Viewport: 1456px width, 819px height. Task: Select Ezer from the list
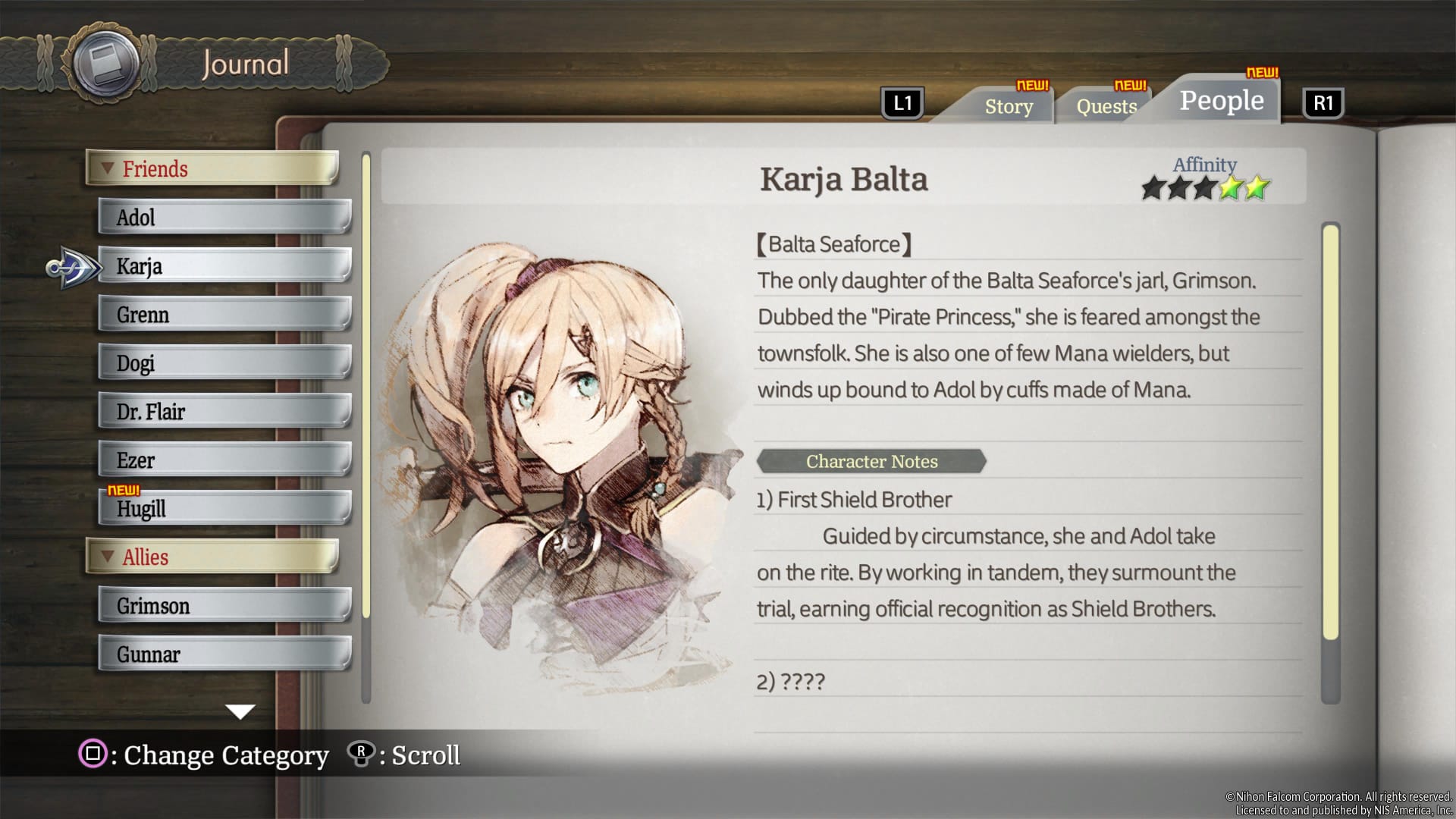click(x=224, y=460)
